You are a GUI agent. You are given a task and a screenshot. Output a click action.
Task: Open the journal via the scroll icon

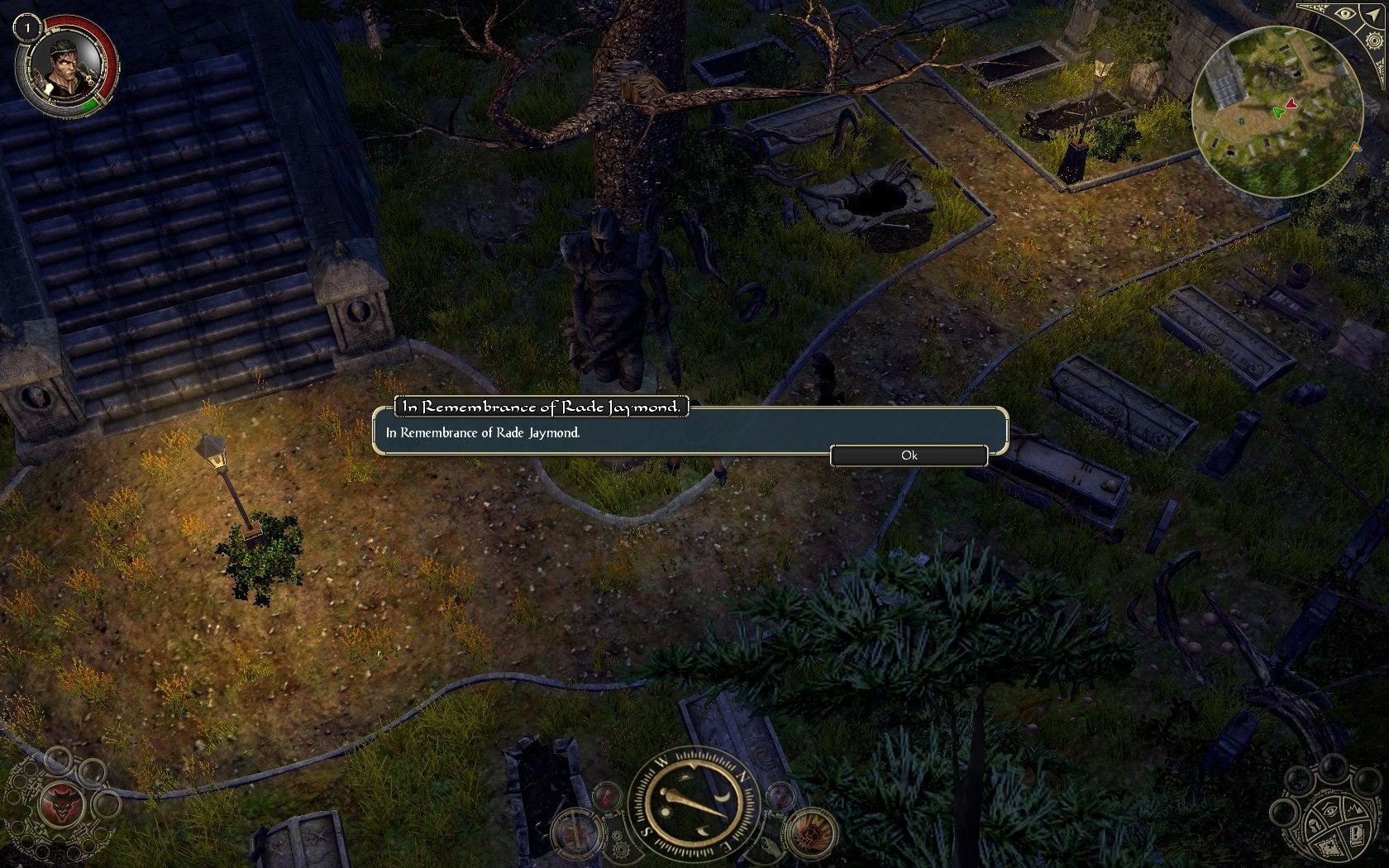point(1356,836)
